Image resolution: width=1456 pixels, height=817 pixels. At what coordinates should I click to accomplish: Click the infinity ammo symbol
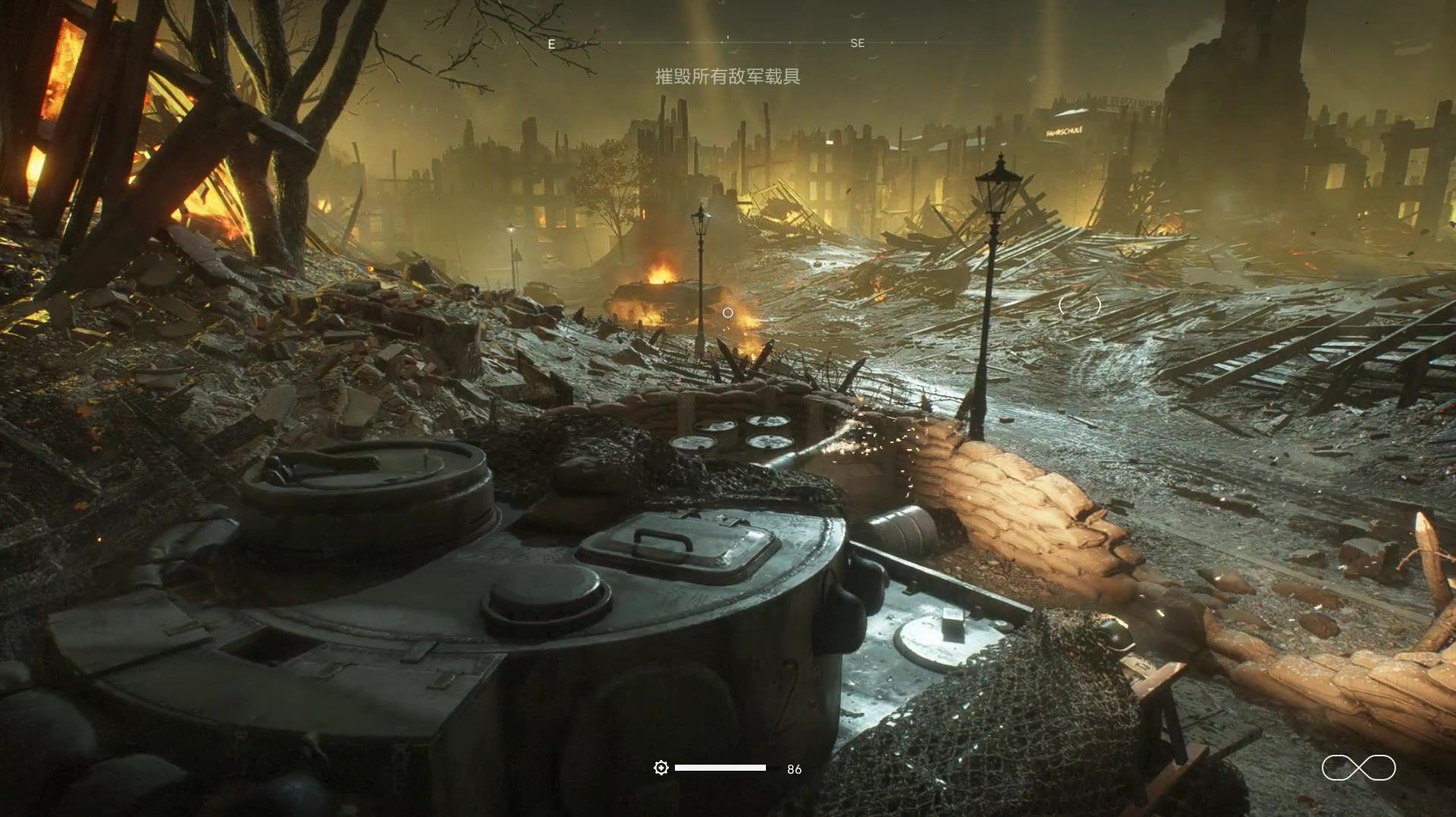click(1358, 767)
